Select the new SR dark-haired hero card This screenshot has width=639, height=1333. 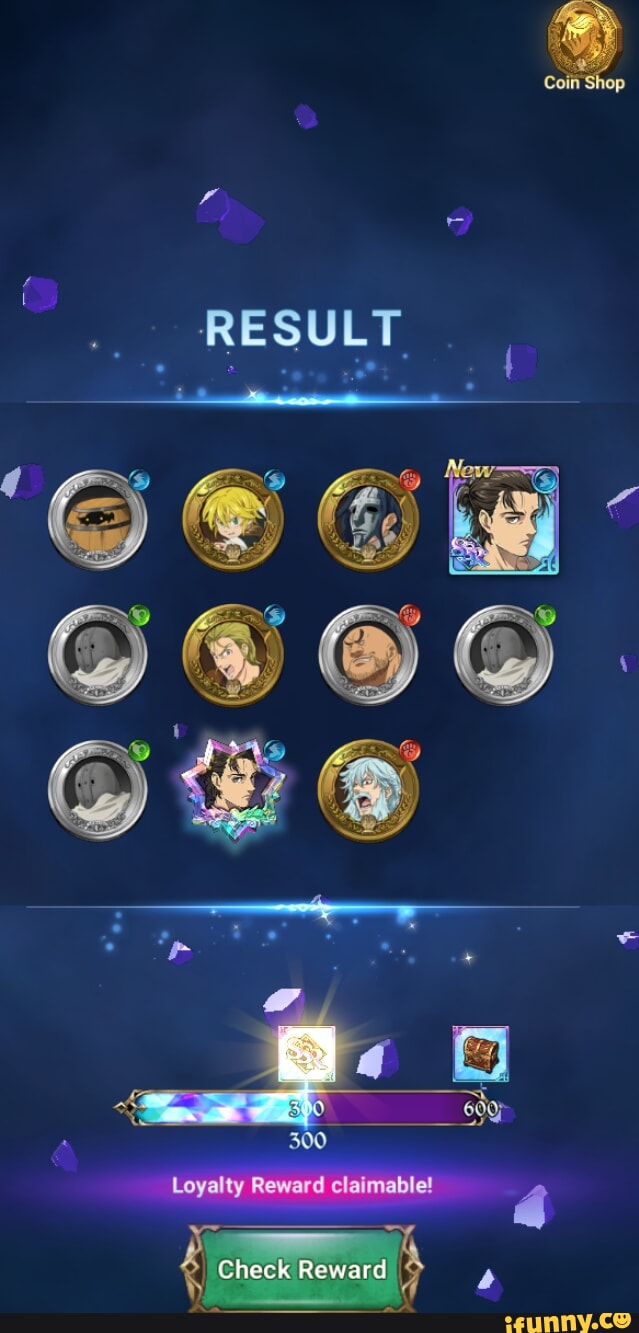pos(503,522)
